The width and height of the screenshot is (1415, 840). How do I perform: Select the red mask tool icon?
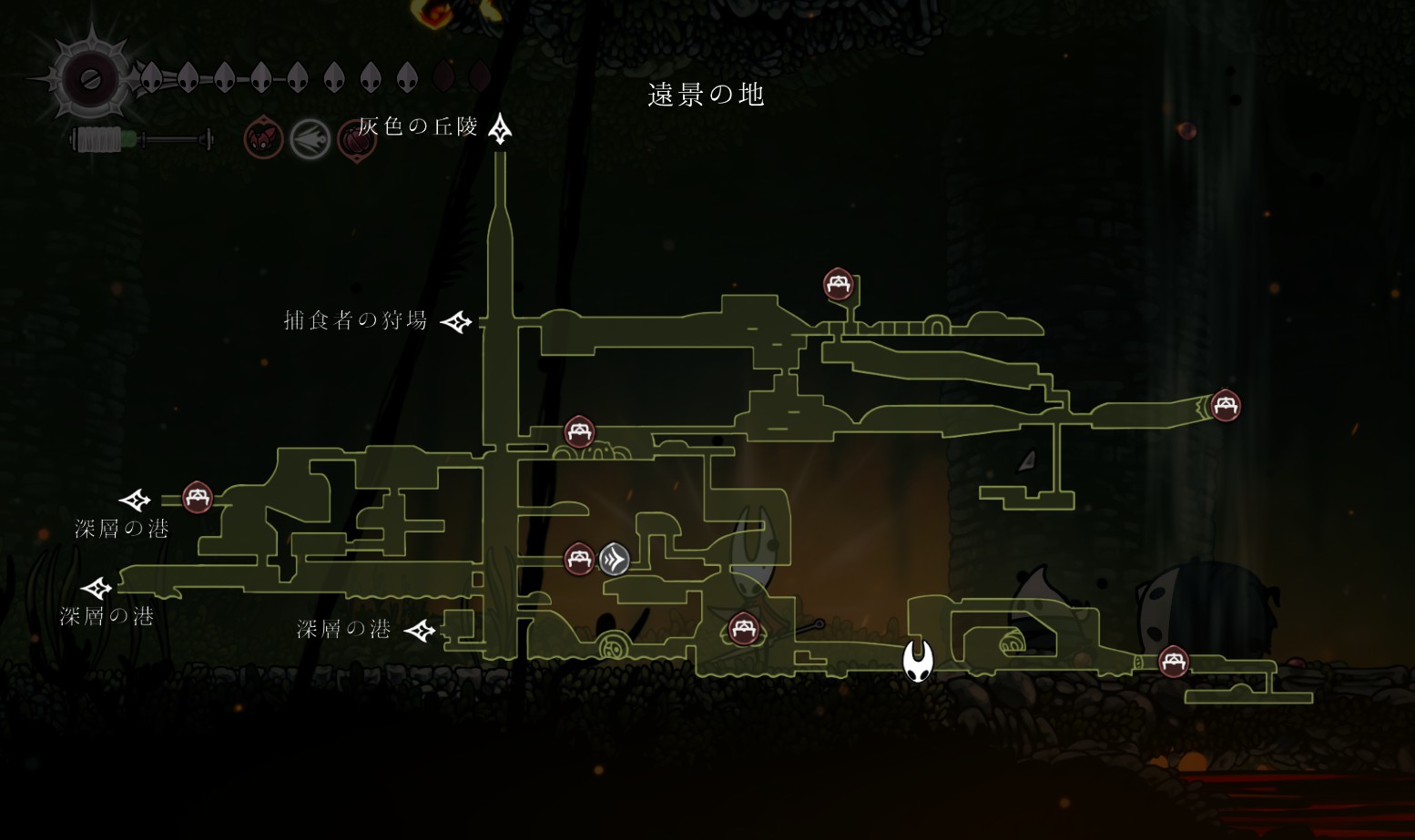tap(263, 140)
